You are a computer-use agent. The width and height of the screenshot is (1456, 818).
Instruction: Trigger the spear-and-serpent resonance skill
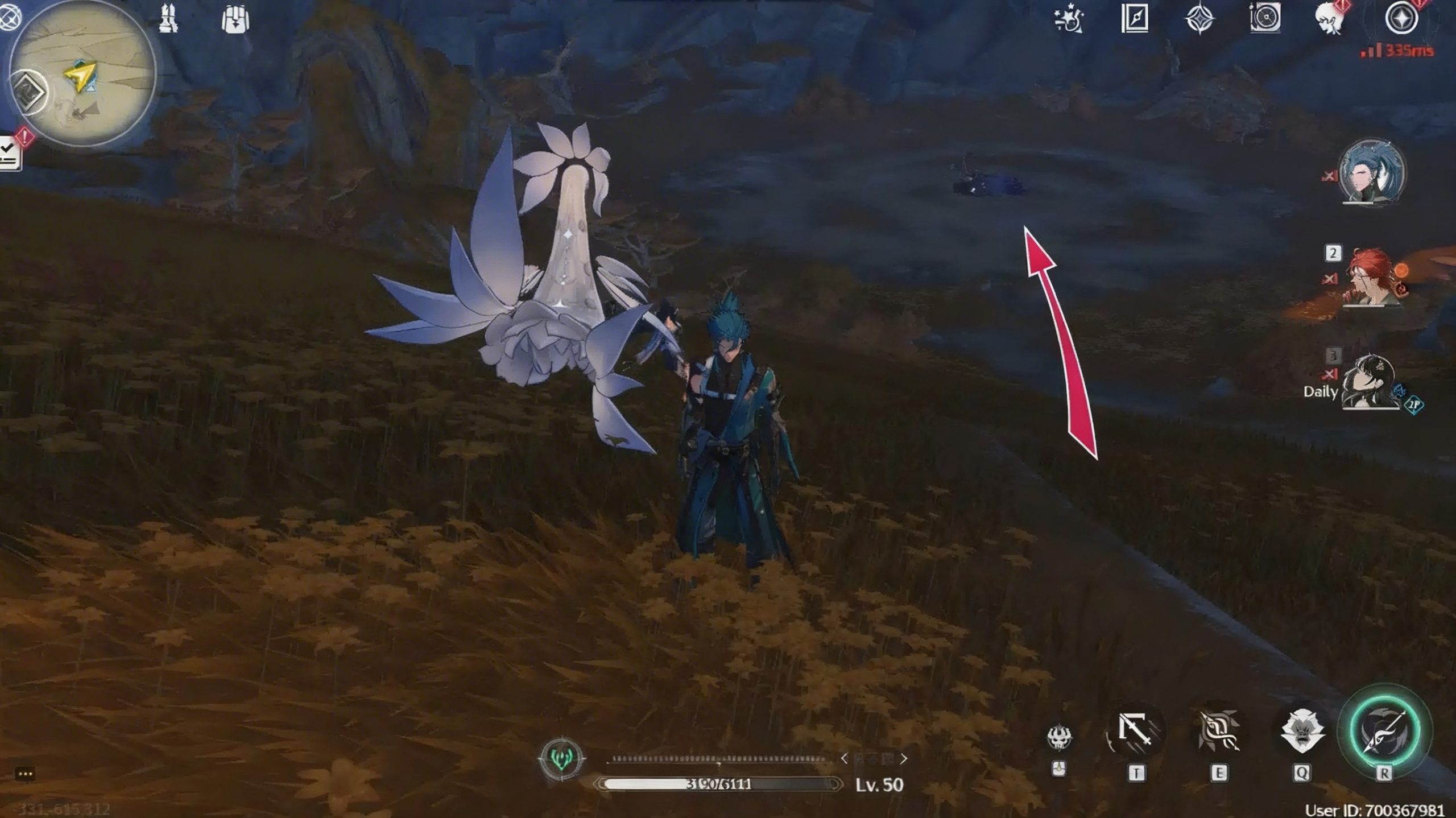[x=1218, y=732]
